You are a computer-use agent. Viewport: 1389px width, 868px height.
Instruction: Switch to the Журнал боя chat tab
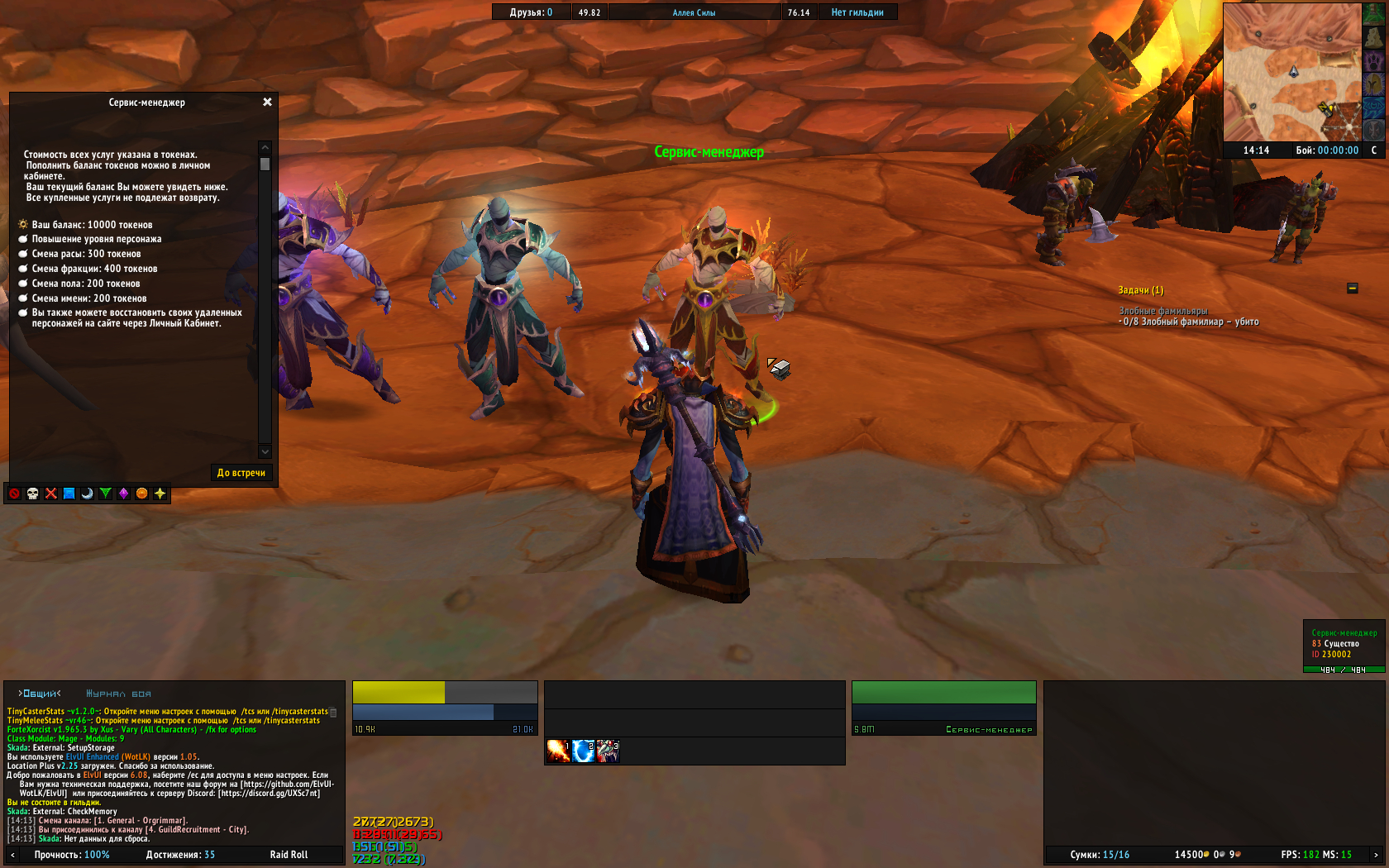118,694
